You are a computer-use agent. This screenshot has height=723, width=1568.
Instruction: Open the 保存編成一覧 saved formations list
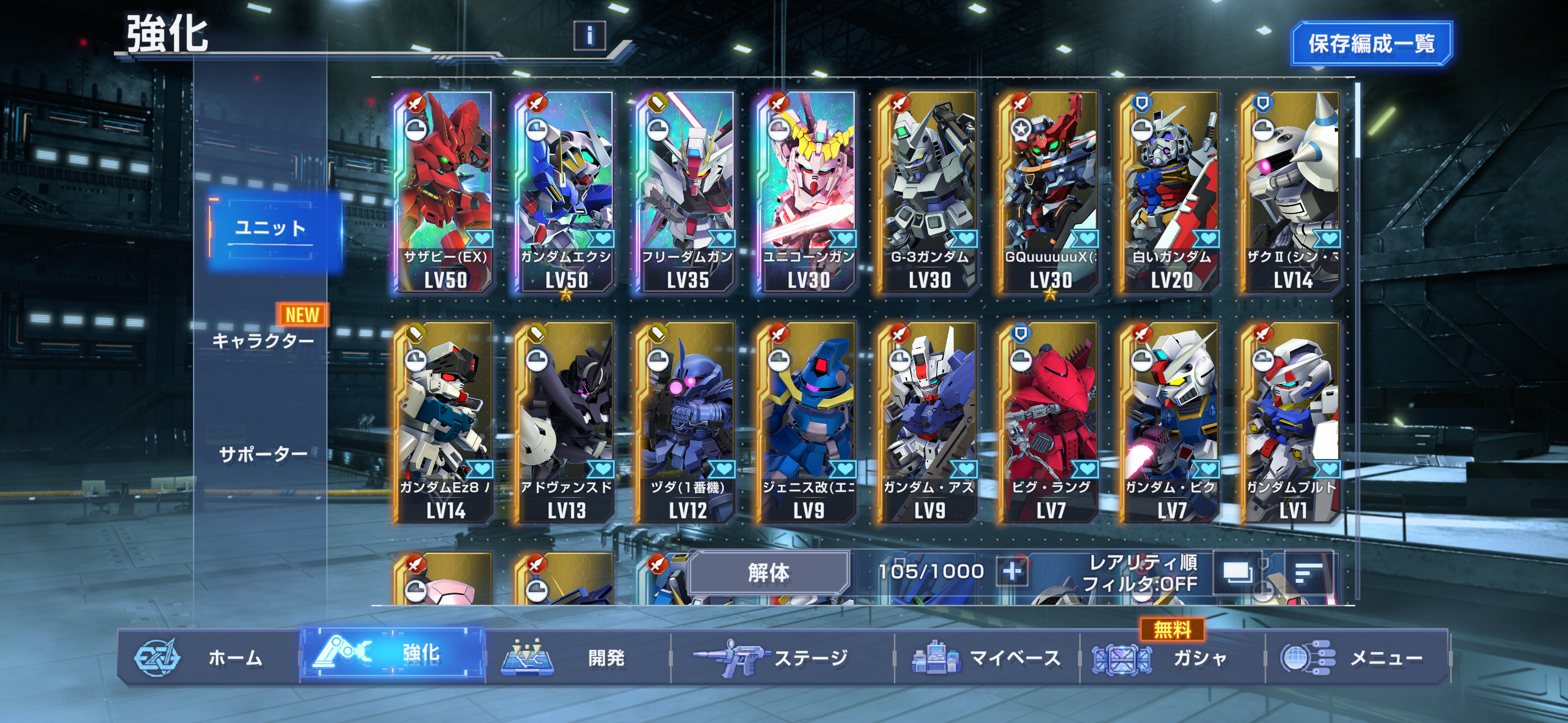(1371, 43)
